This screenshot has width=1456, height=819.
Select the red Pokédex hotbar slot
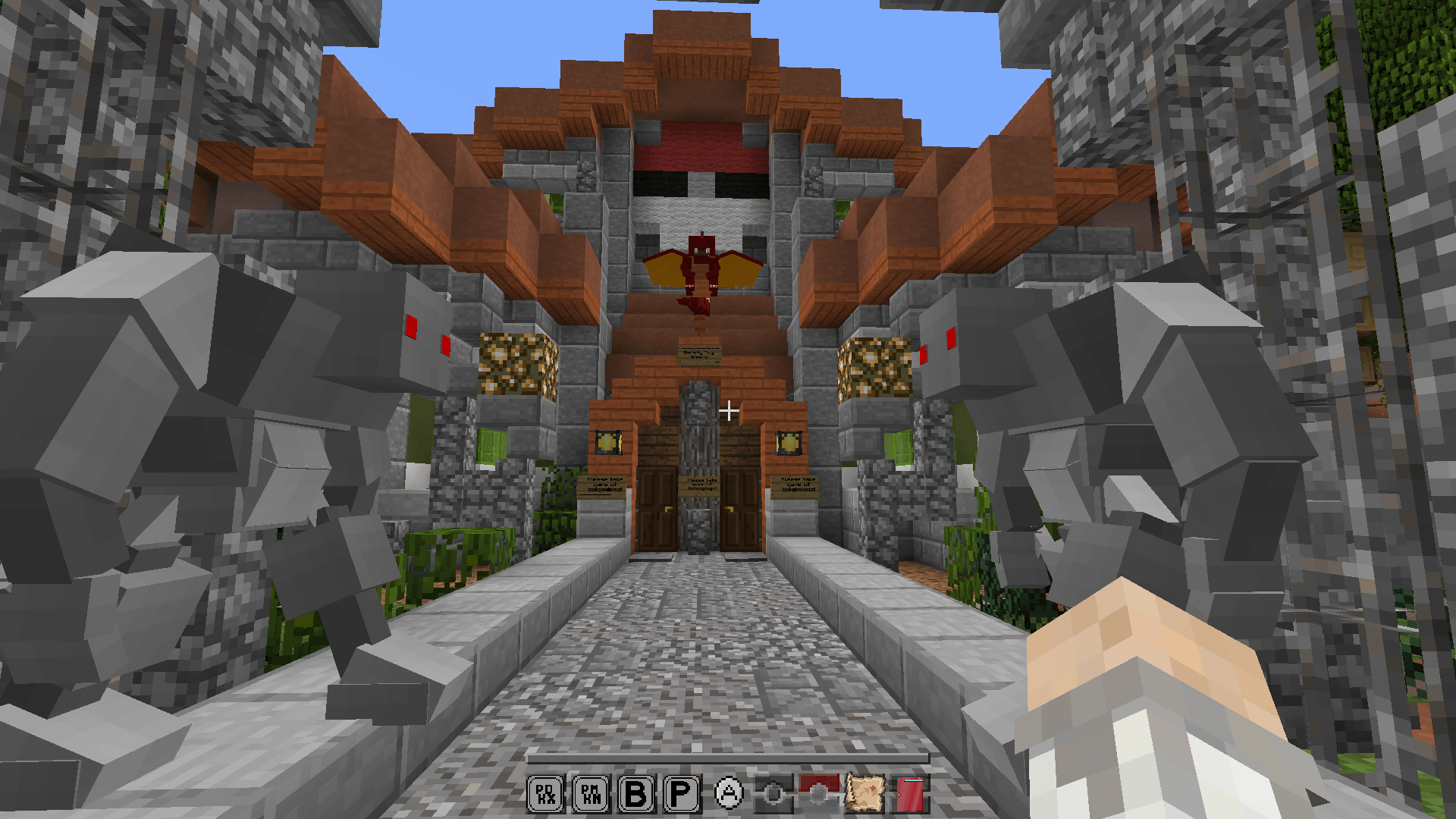pos(910,794)
